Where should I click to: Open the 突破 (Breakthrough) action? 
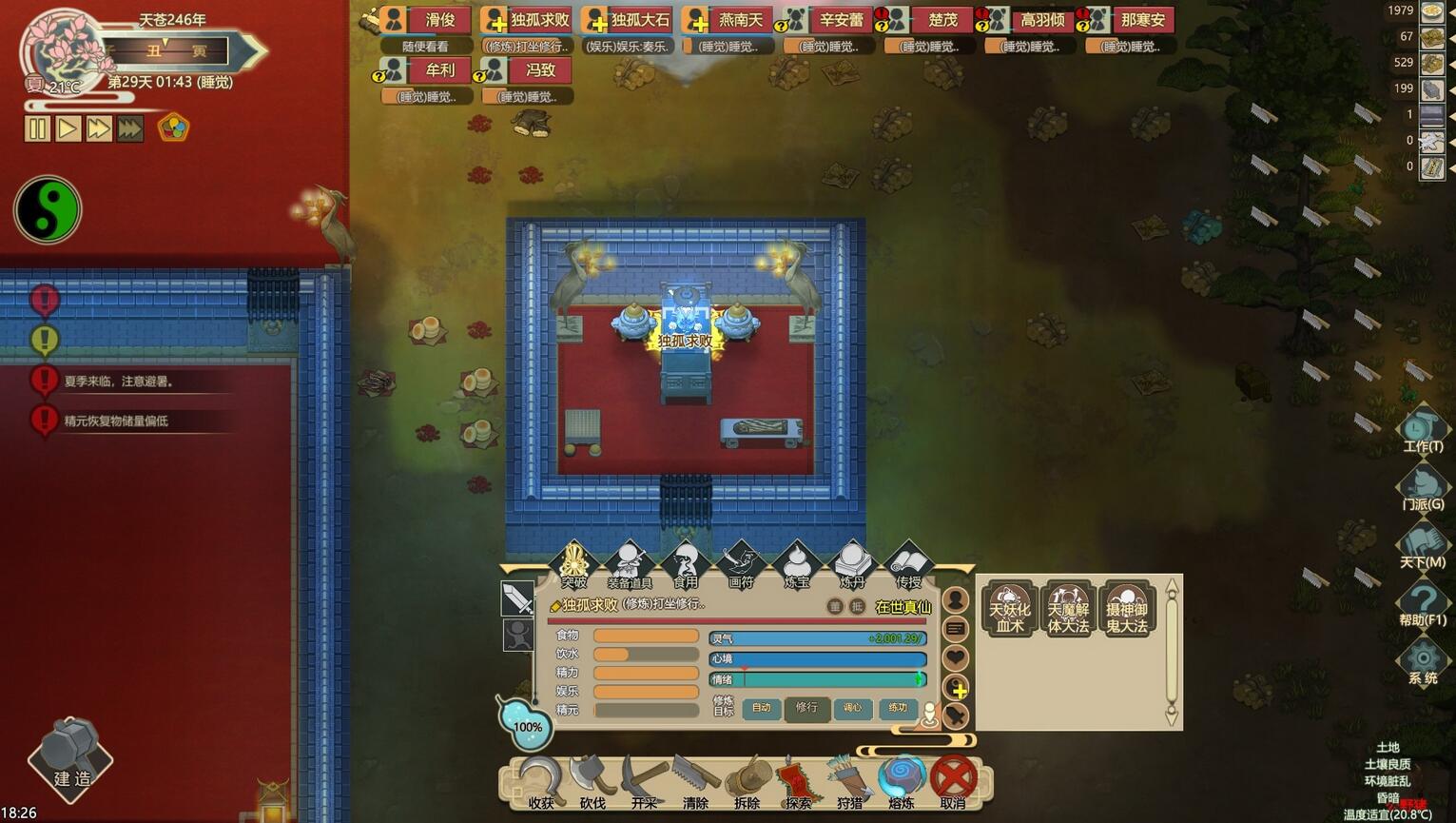[573, 565]
